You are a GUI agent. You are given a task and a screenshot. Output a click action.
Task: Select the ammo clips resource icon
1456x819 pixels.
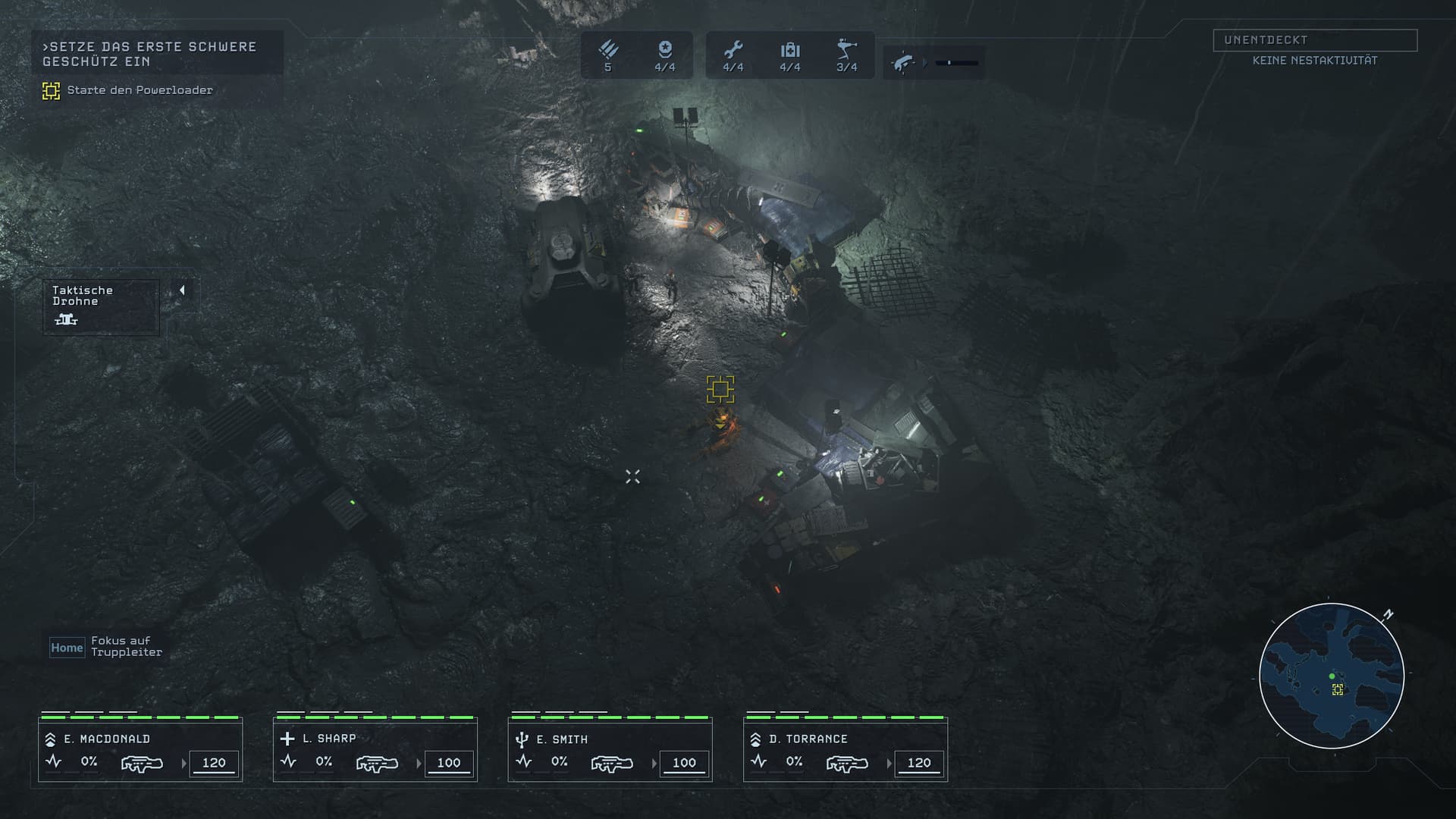click(x=608, y=51)
